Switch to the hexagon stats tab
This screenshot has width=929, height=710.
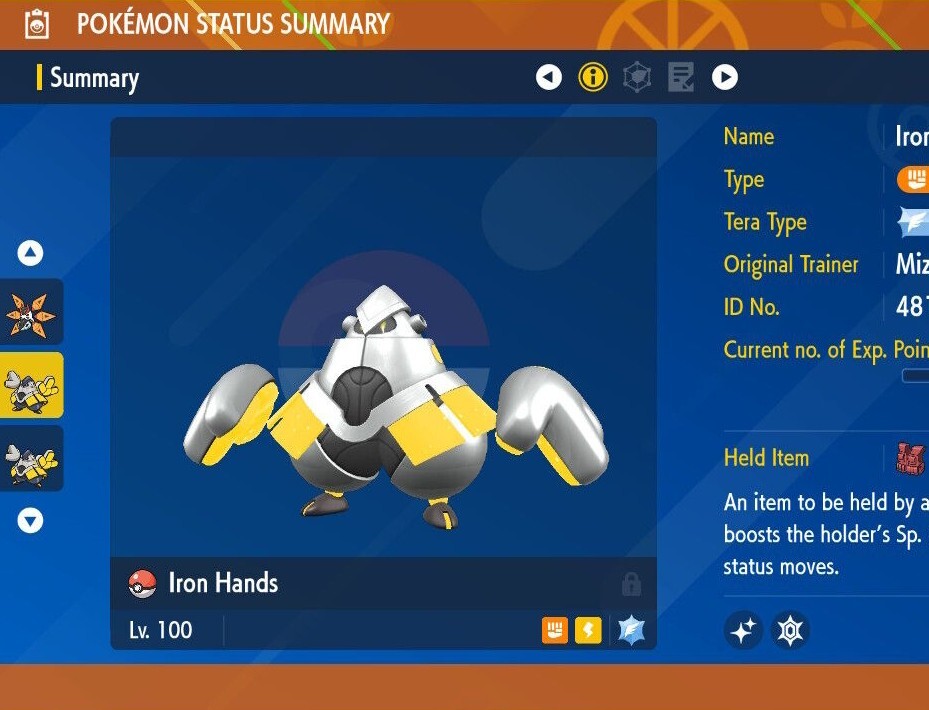[x=637, y=77]
